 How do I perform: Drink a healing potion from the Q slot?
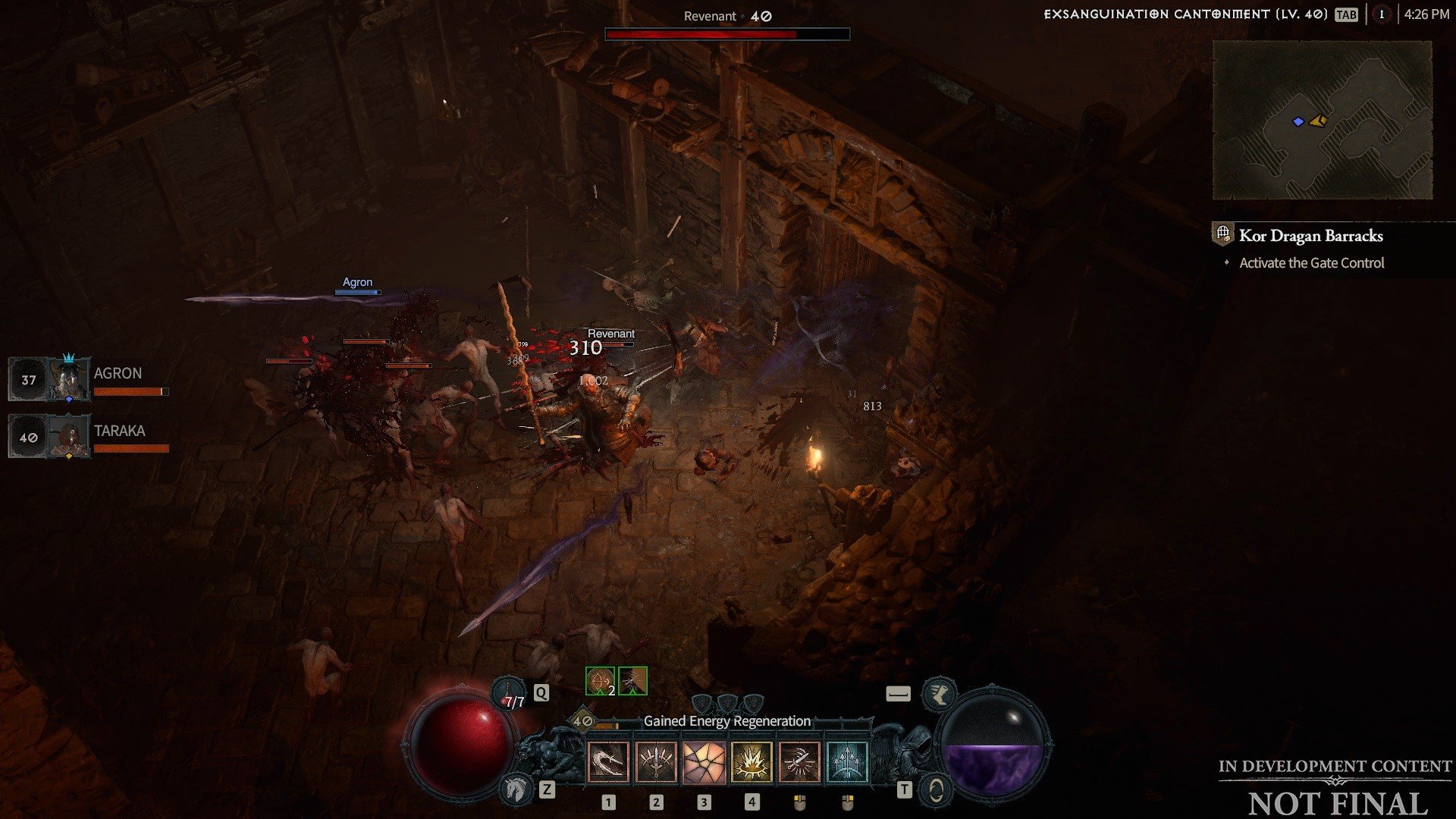point(510,692)
